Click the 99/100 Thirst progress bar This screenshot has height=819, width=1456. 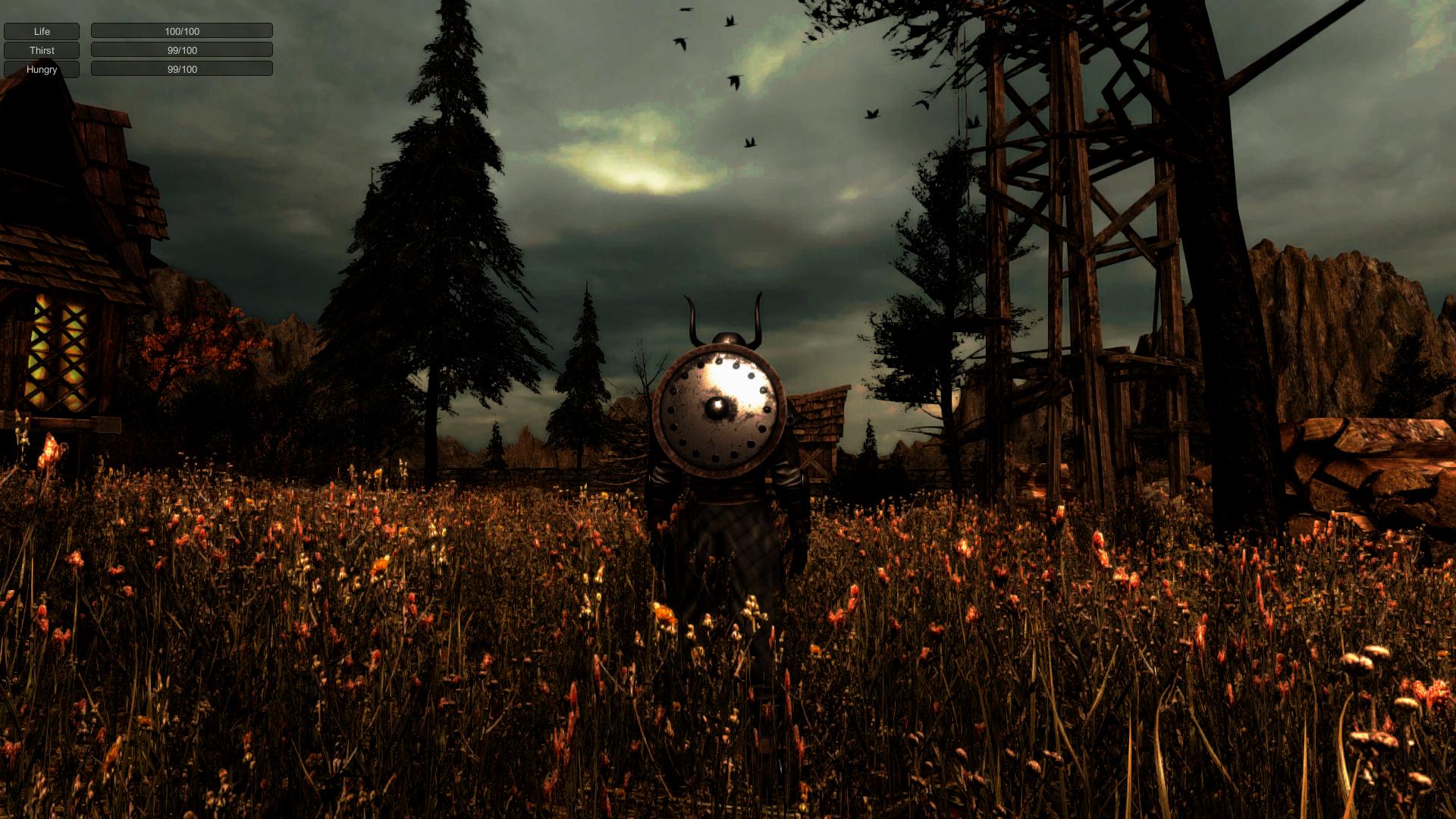coord(181,49)
